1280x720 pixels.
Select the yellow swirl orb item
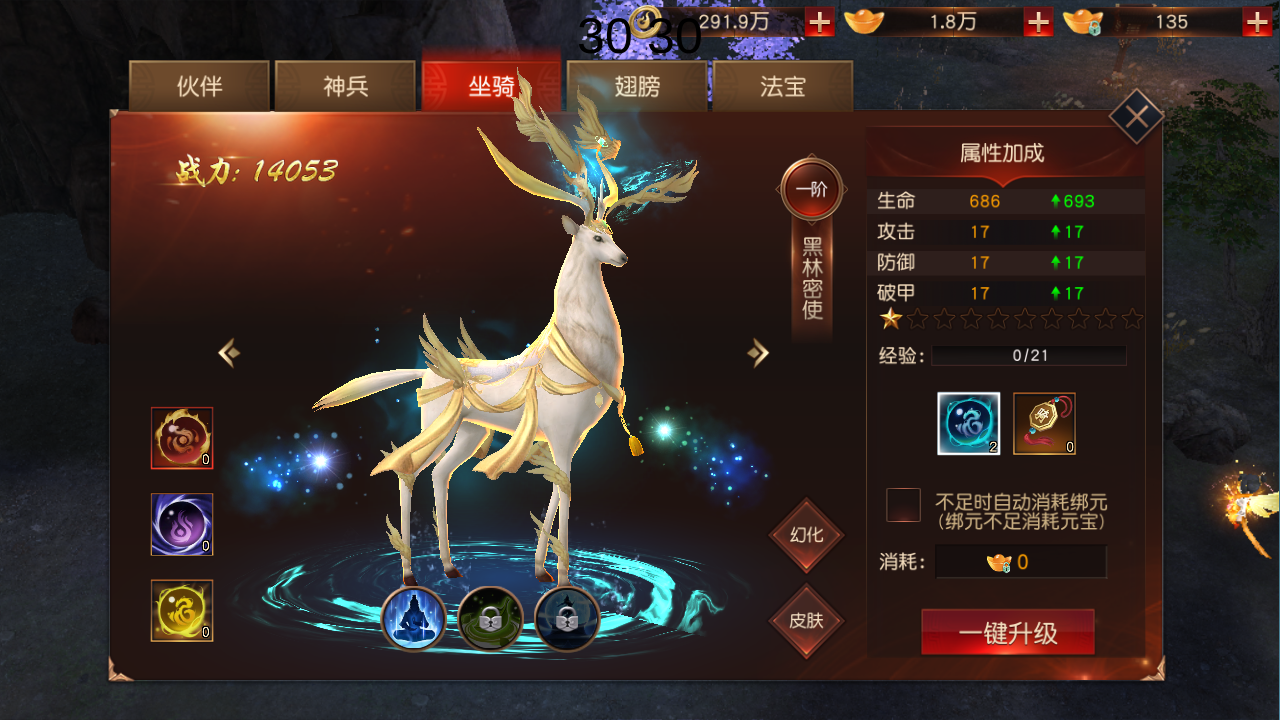point(182,610)
